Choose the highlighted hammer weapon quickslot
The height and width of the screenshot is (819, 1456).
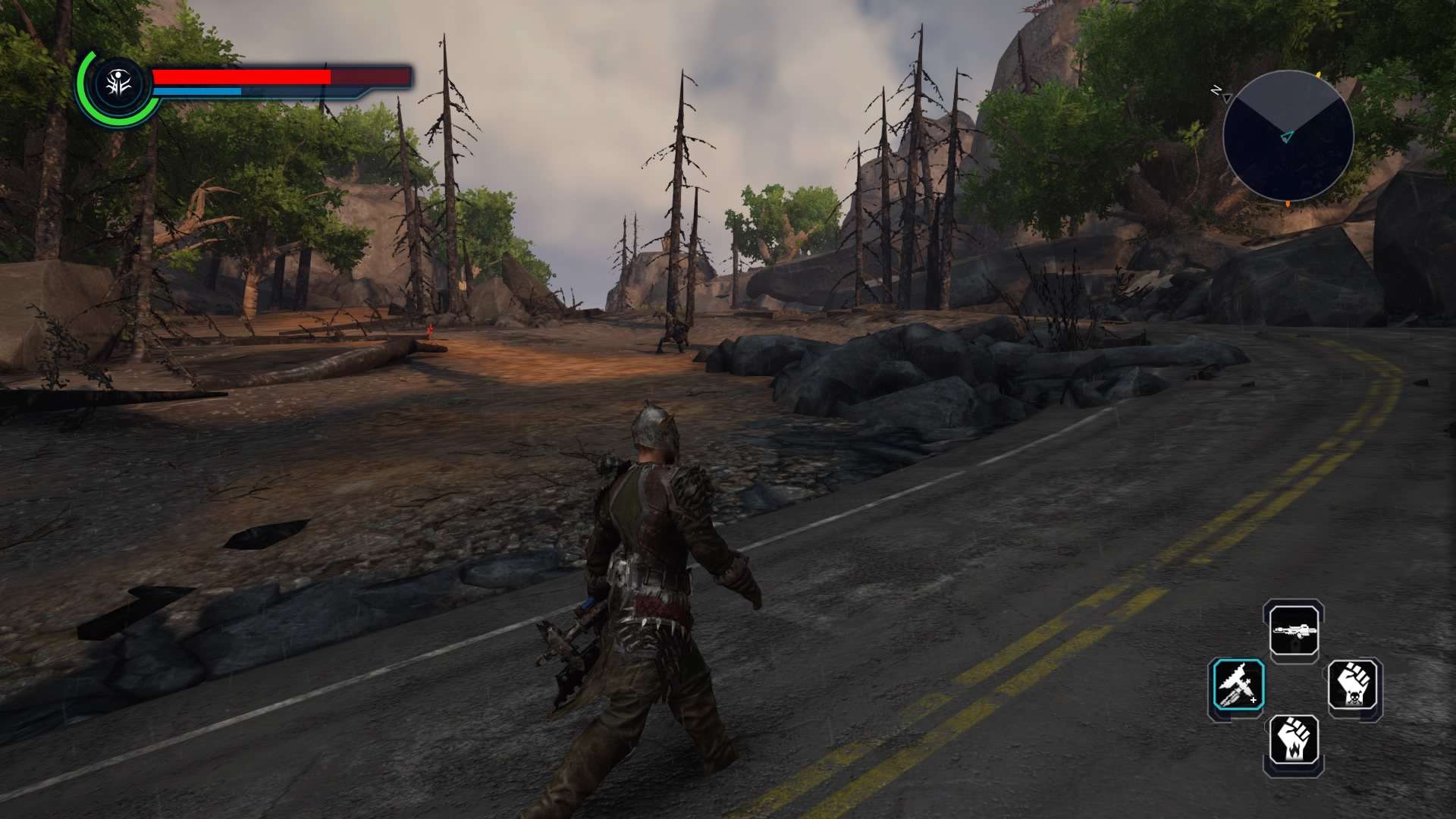(1238, 685)
